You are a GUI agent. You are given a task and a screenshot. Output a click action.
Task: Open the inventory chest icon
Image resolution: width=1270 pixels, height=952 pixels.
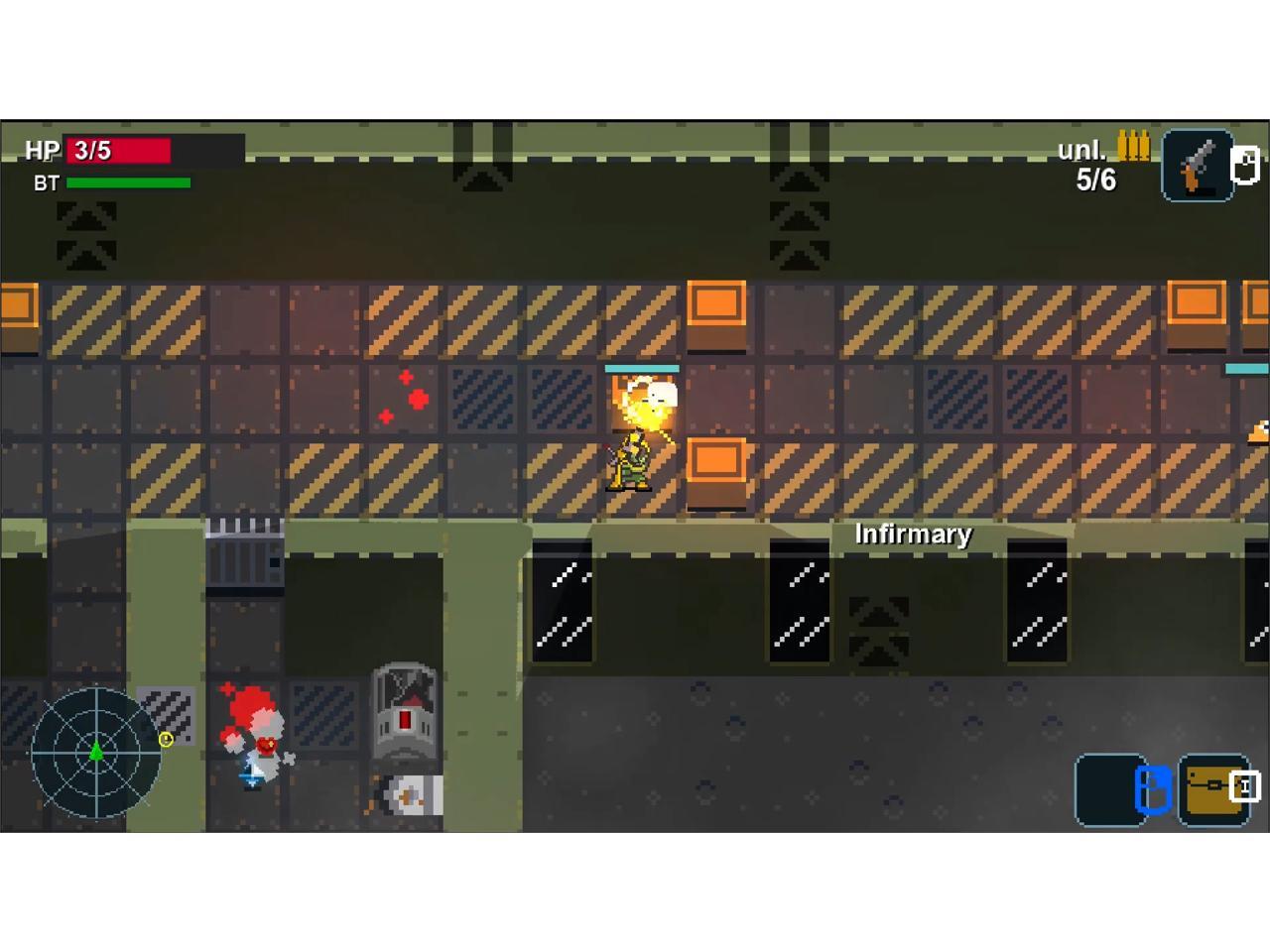pos(1212,789)
